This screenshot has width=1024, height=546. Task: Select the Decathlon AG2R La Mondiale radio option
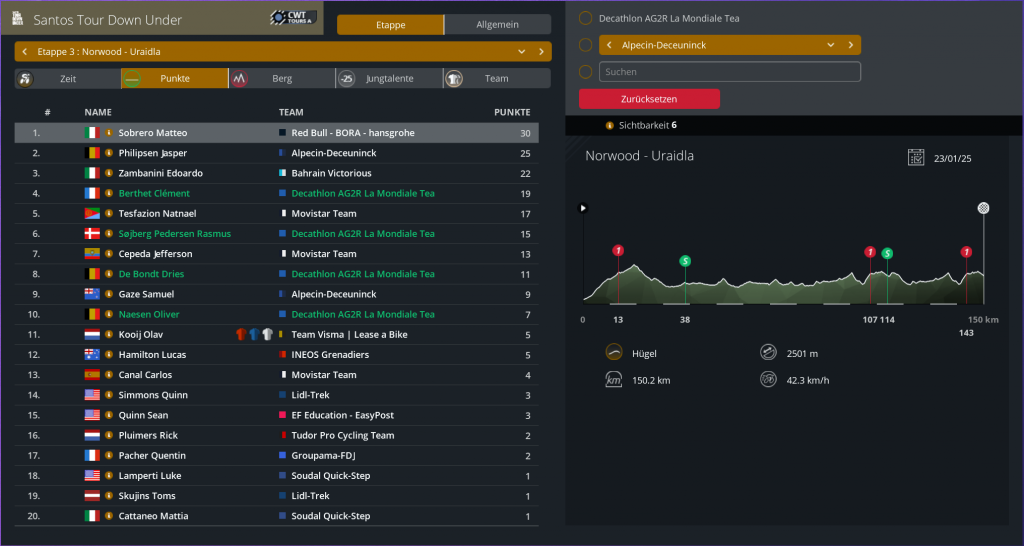(585, 18)
